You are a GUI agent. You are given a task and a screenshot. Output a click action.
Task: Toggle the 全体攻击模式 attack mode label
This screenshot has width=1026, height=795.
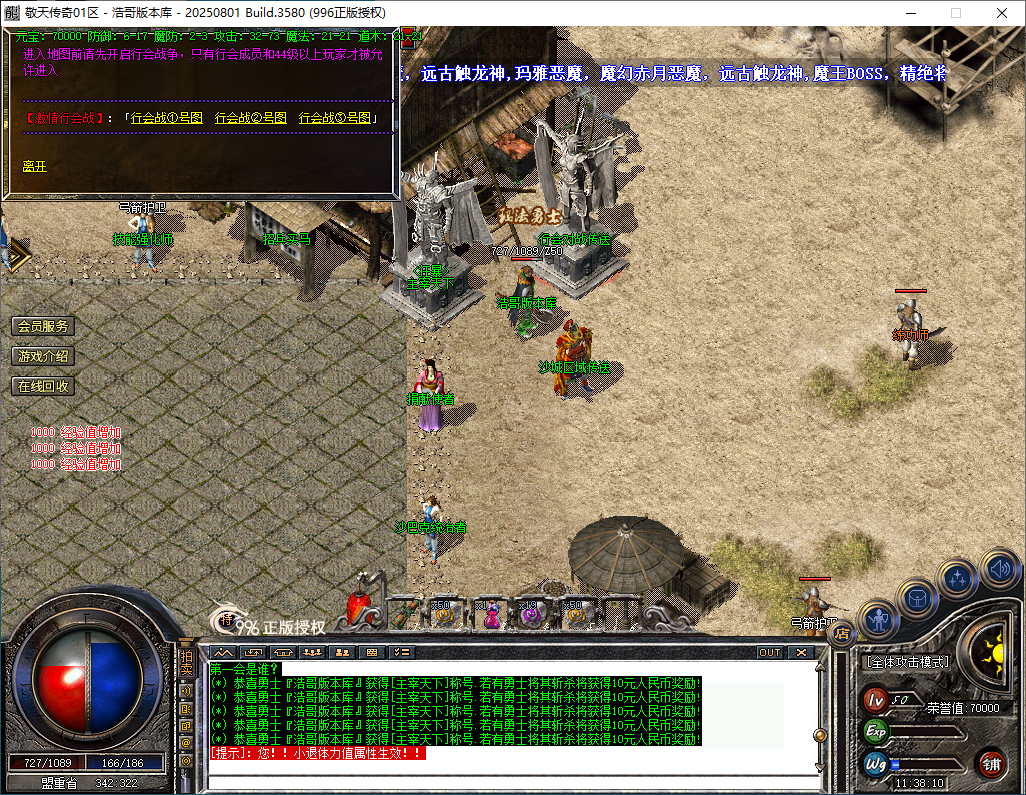(x=906, y=662)
